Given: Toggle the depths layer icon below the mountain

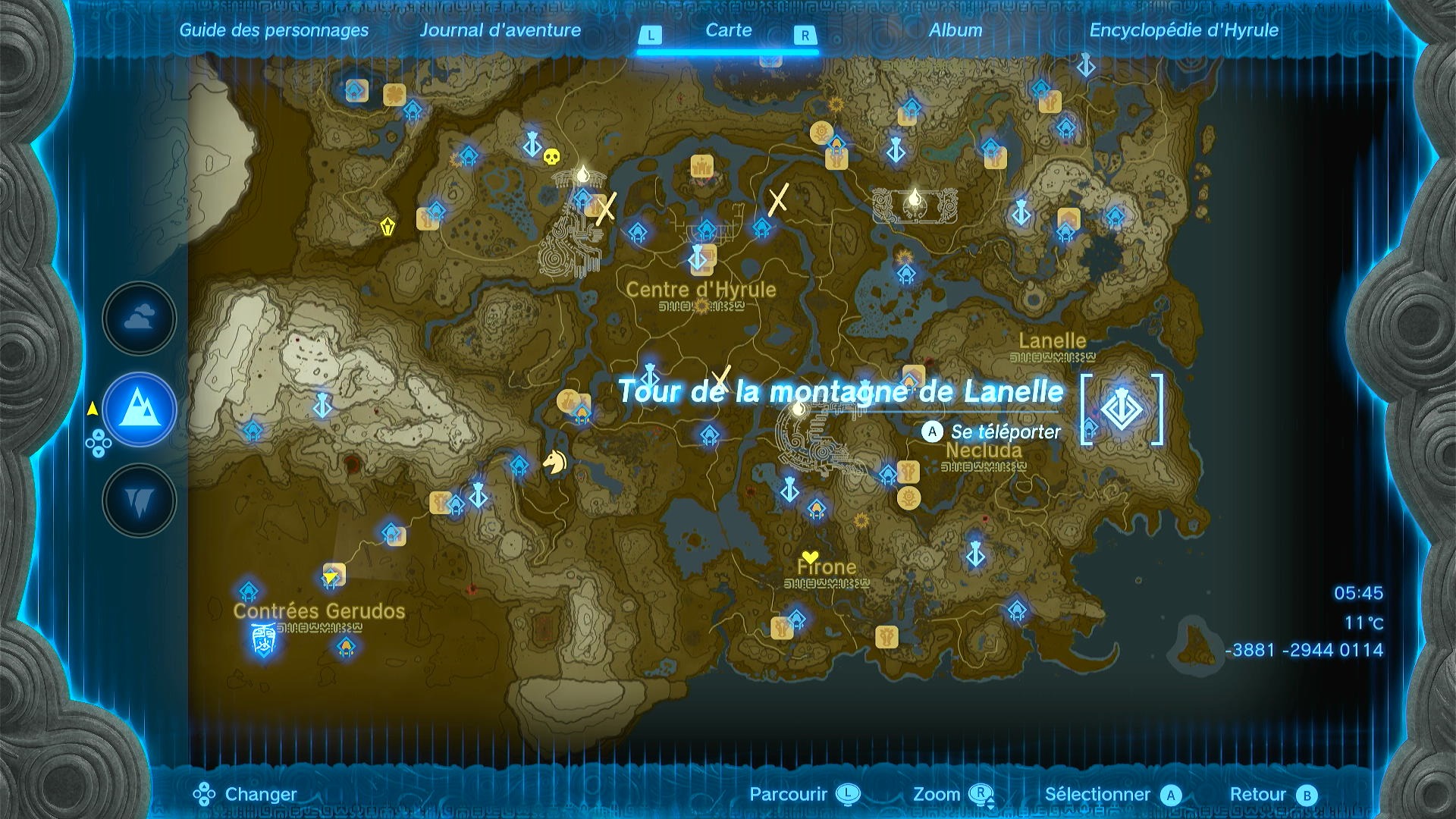Looking at the screenshot, I should pyautogui.click(x=139, y=500).
